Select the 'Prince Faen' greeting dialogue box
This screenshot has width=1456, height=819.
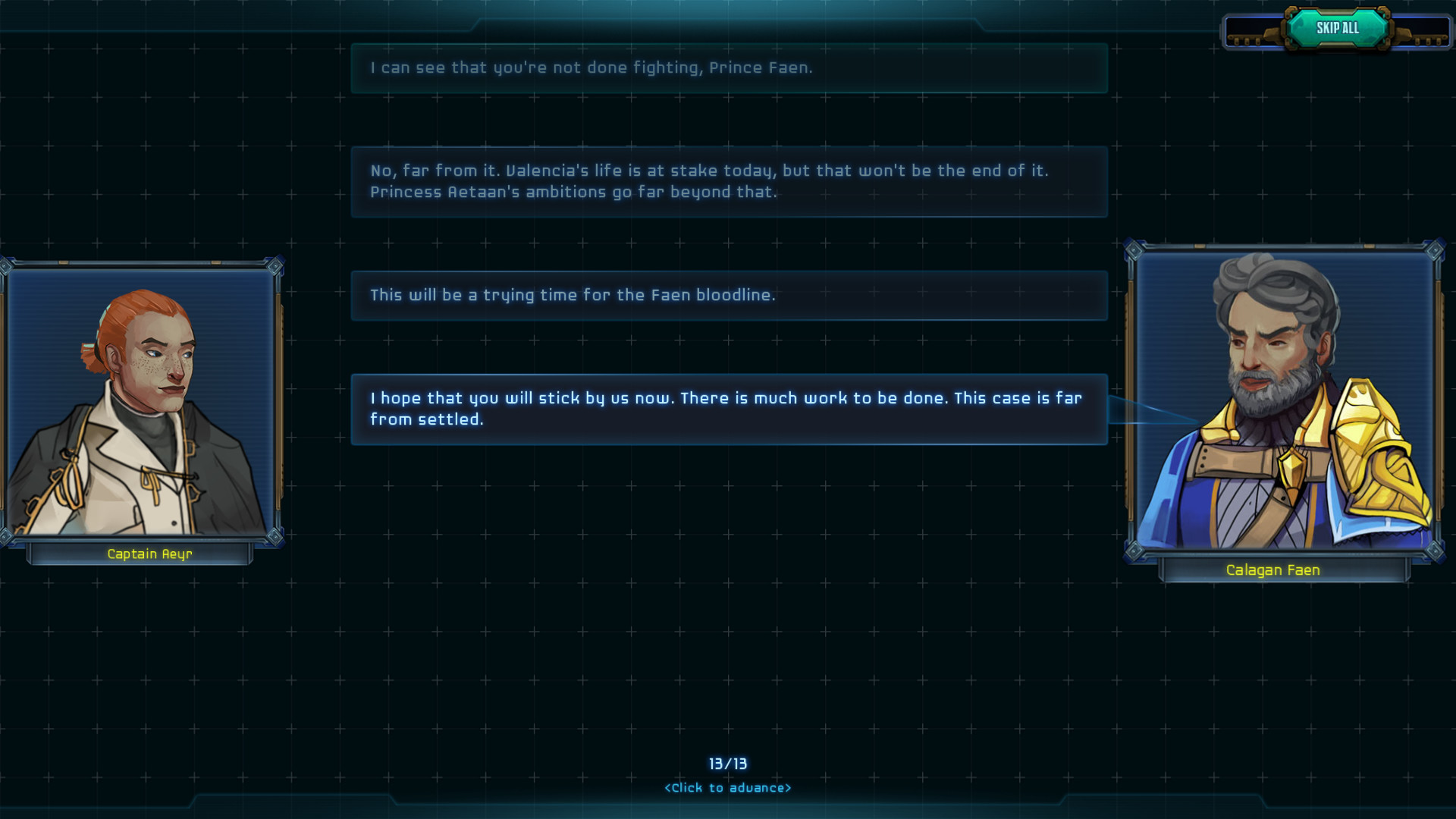728,67
